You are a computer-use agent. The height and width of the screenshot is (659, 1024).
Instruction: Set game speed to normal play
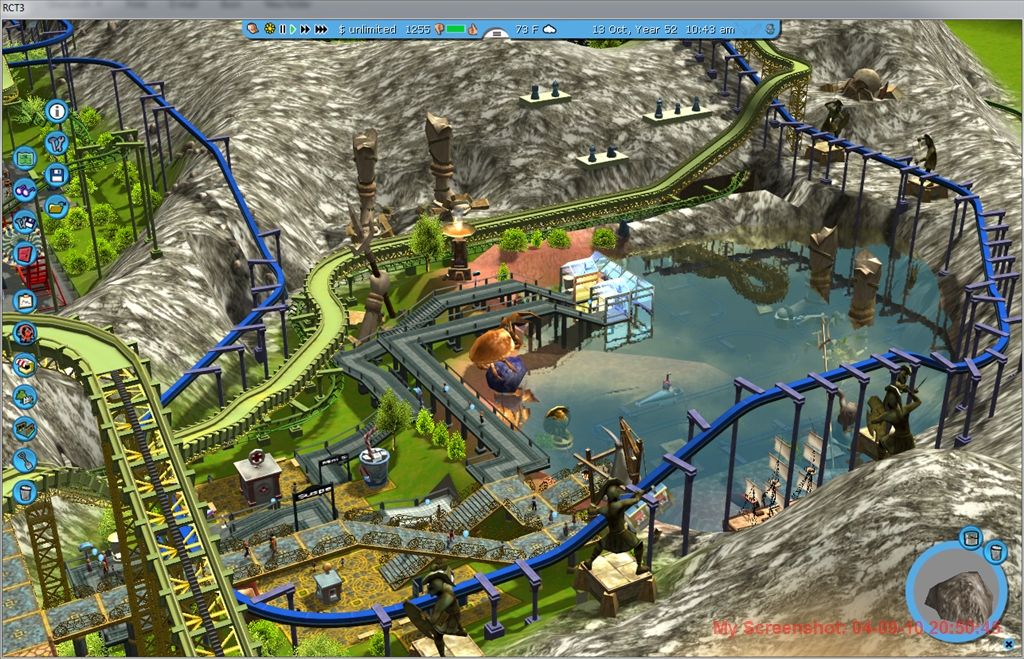294,30
